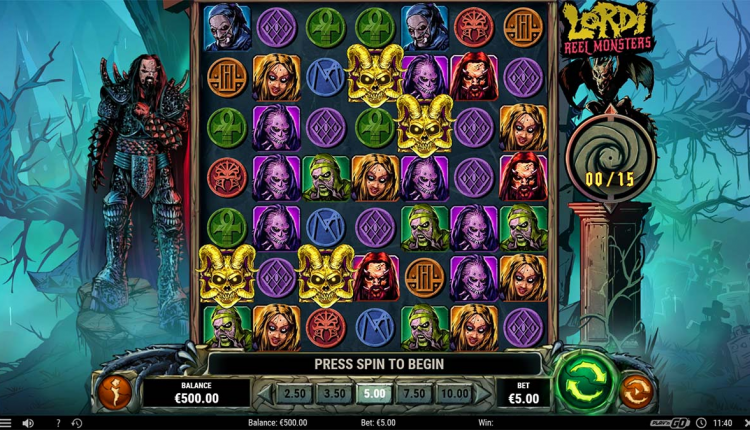Increase bet with the right arrow
Image resolution: width=750 pixels, height=430 pixels.
coord(485,393)
